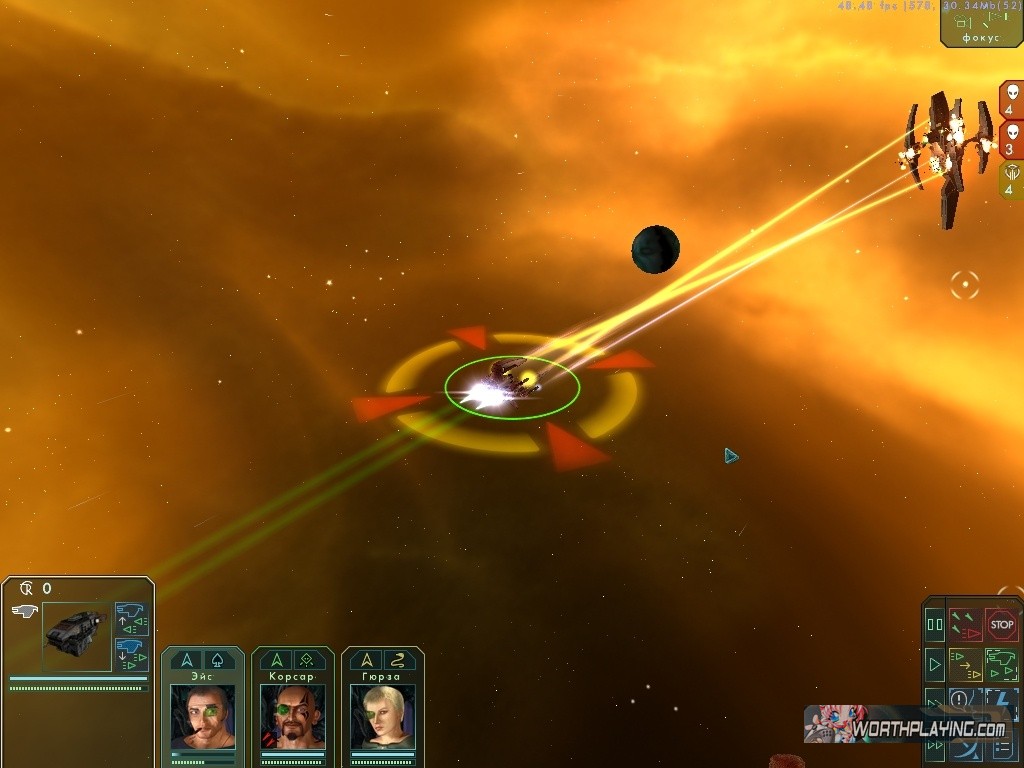The height and width of the screenshot is (768, 1024).
Task: Open the alien skull group tab showing 3
Action: (1010, 140)
